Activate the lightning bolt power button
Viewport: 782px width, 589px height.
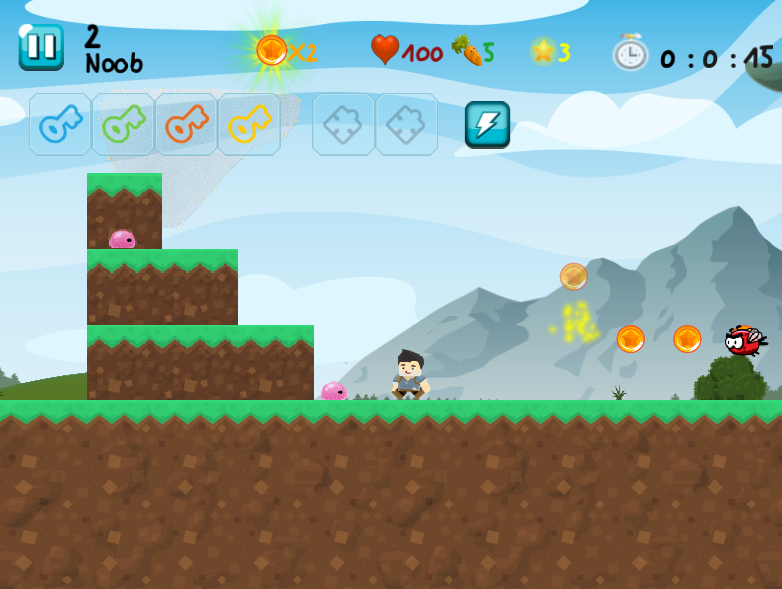tap(487, 125)
